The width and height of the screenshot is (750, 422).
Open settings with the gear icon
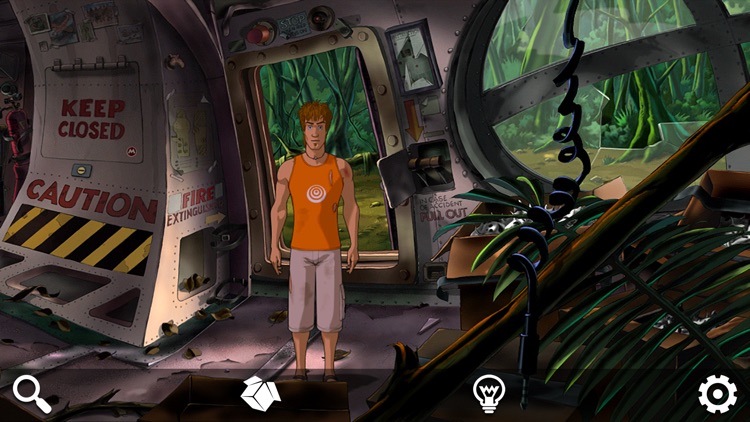717,394
